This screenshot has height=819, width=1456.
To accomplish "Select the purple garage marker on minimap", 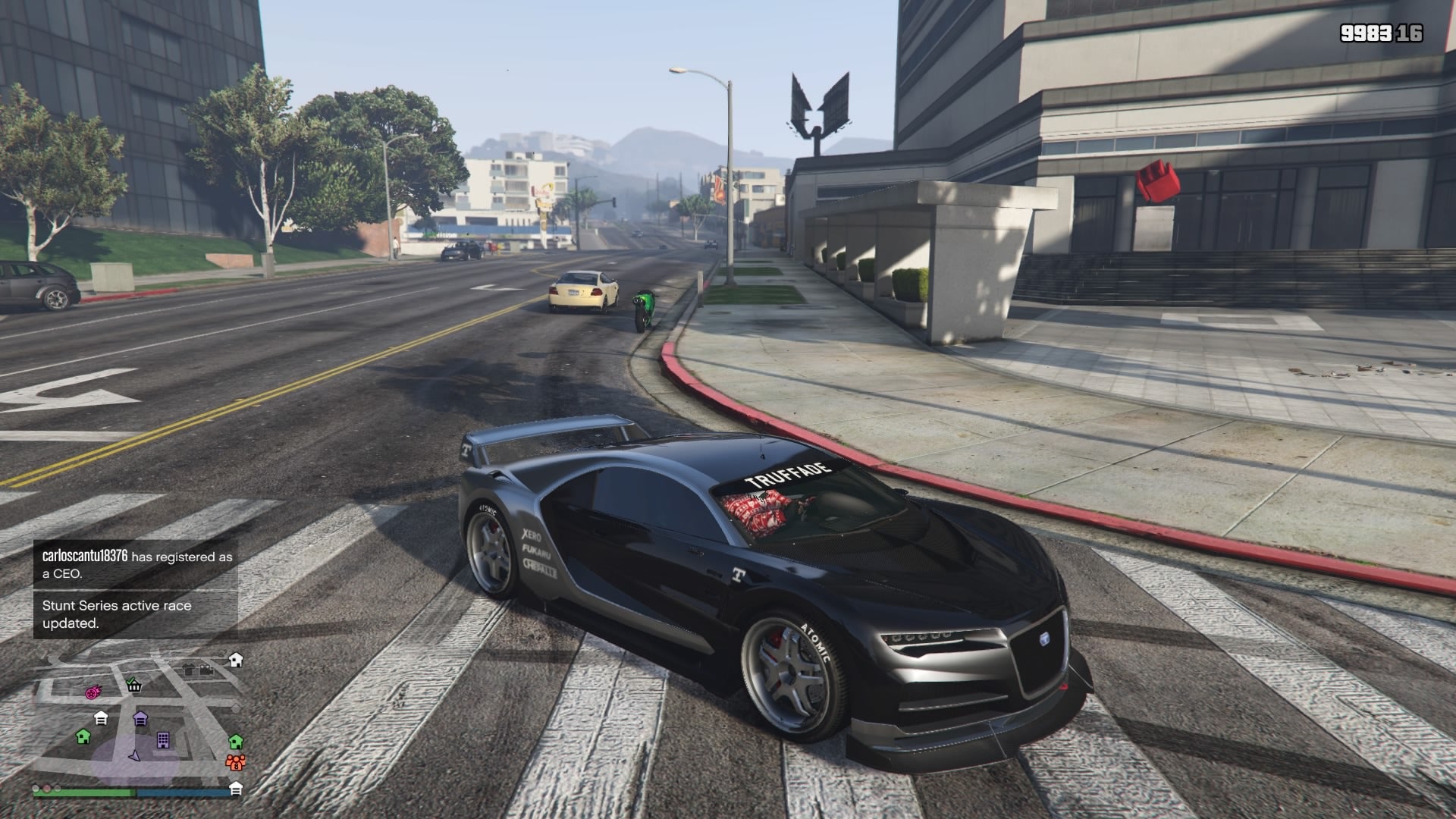I will tap(140, 718).
